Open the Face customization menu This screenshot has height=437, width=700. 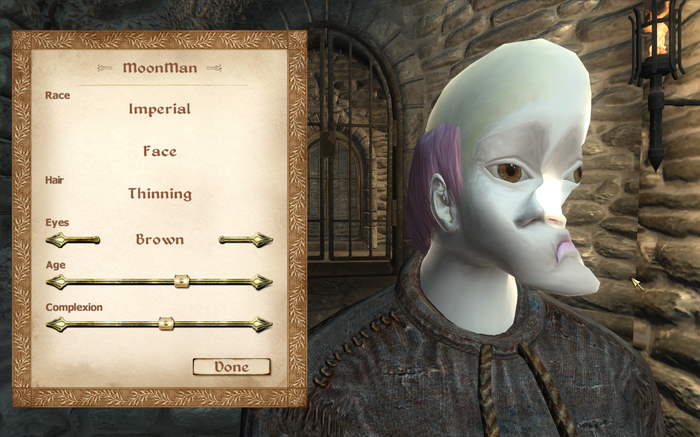[159, 151]
